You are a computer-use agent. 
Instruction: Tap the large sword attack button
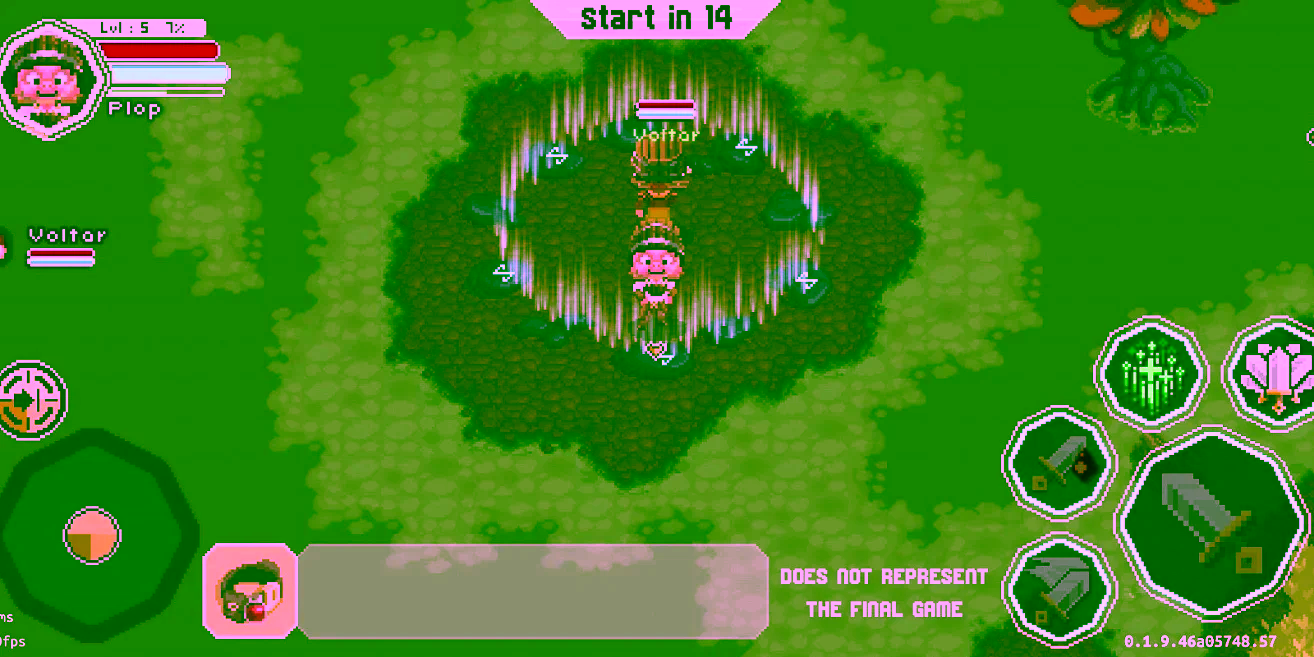[x=1211, y=523]
